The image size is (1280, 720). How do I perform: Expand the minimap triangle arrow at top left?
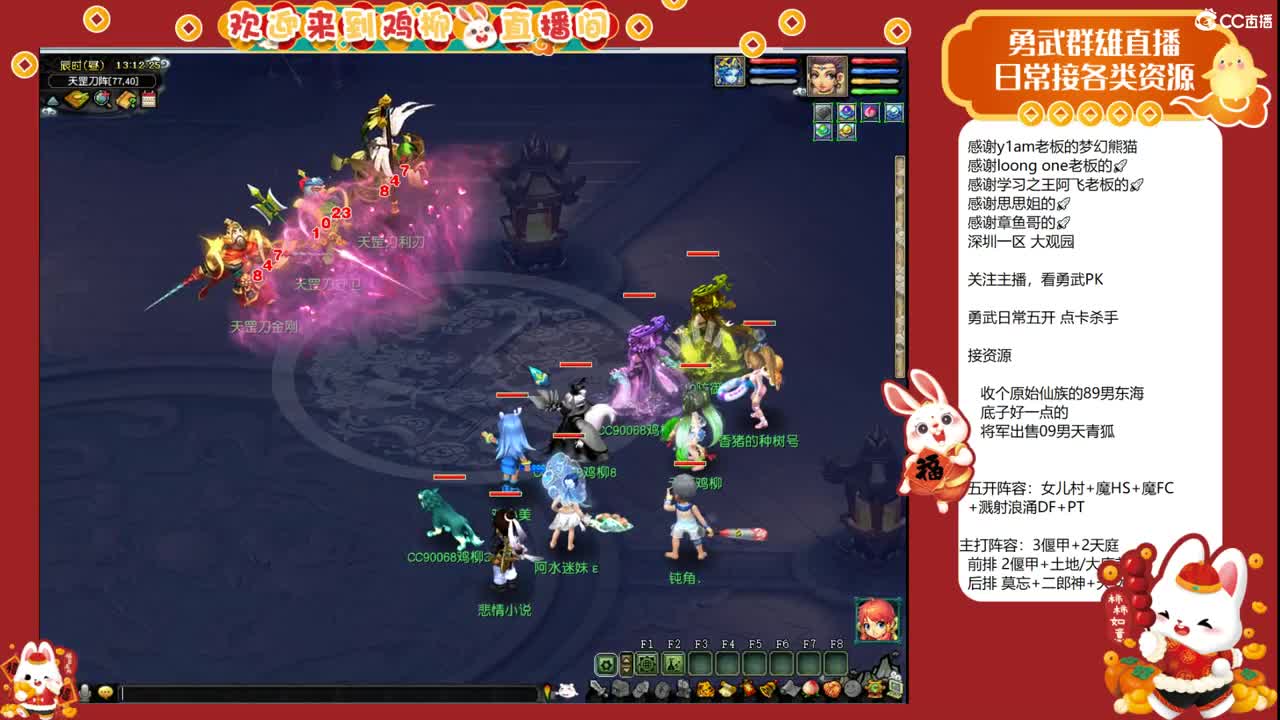point(54,99)
